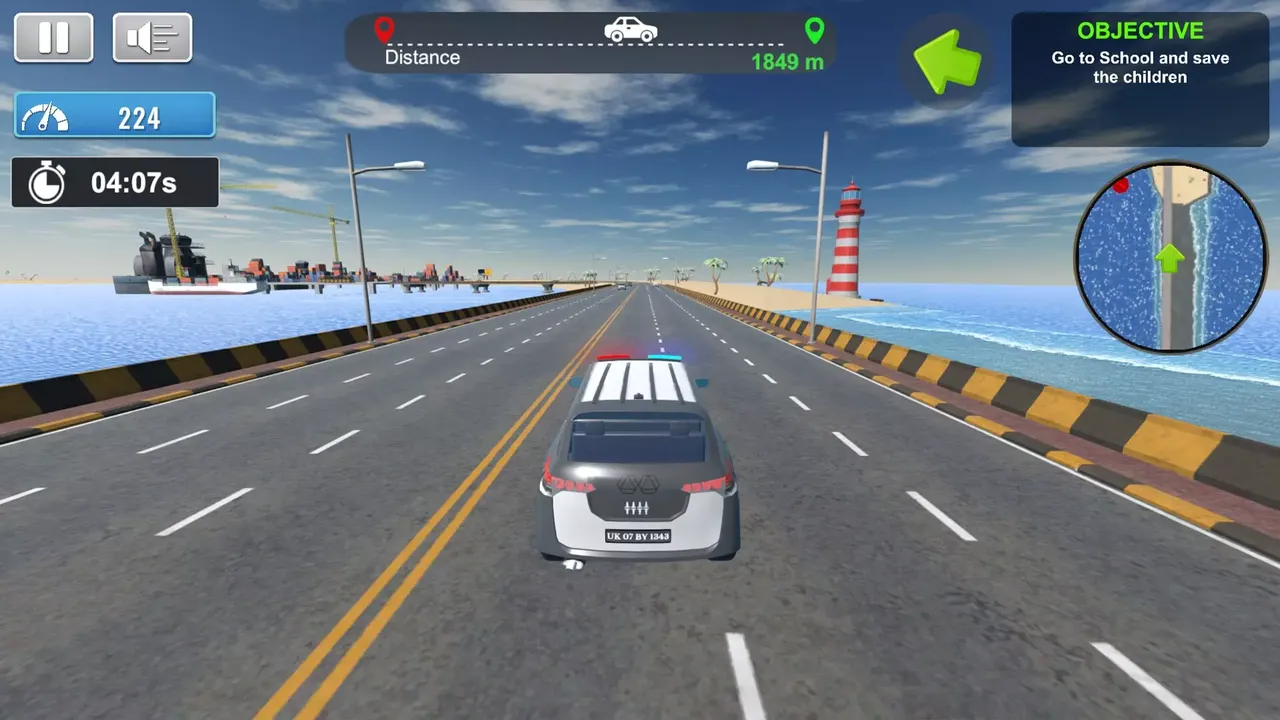The height and width of the screenshot is (720, 1280).
Task: Click the Distance label on the top bar
Action: [421, 57]
